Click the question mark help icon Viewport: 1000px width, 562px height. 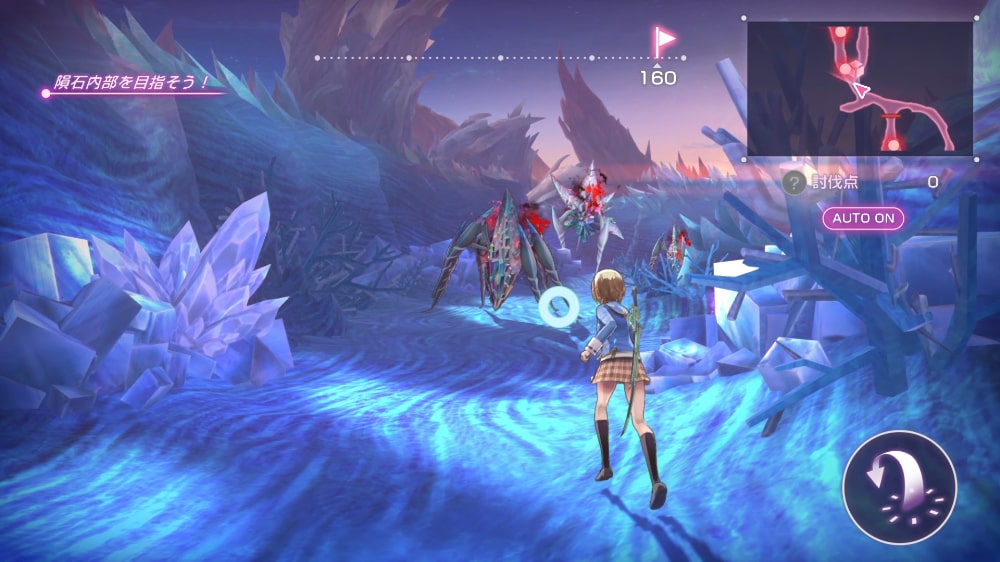click(793, 182)
